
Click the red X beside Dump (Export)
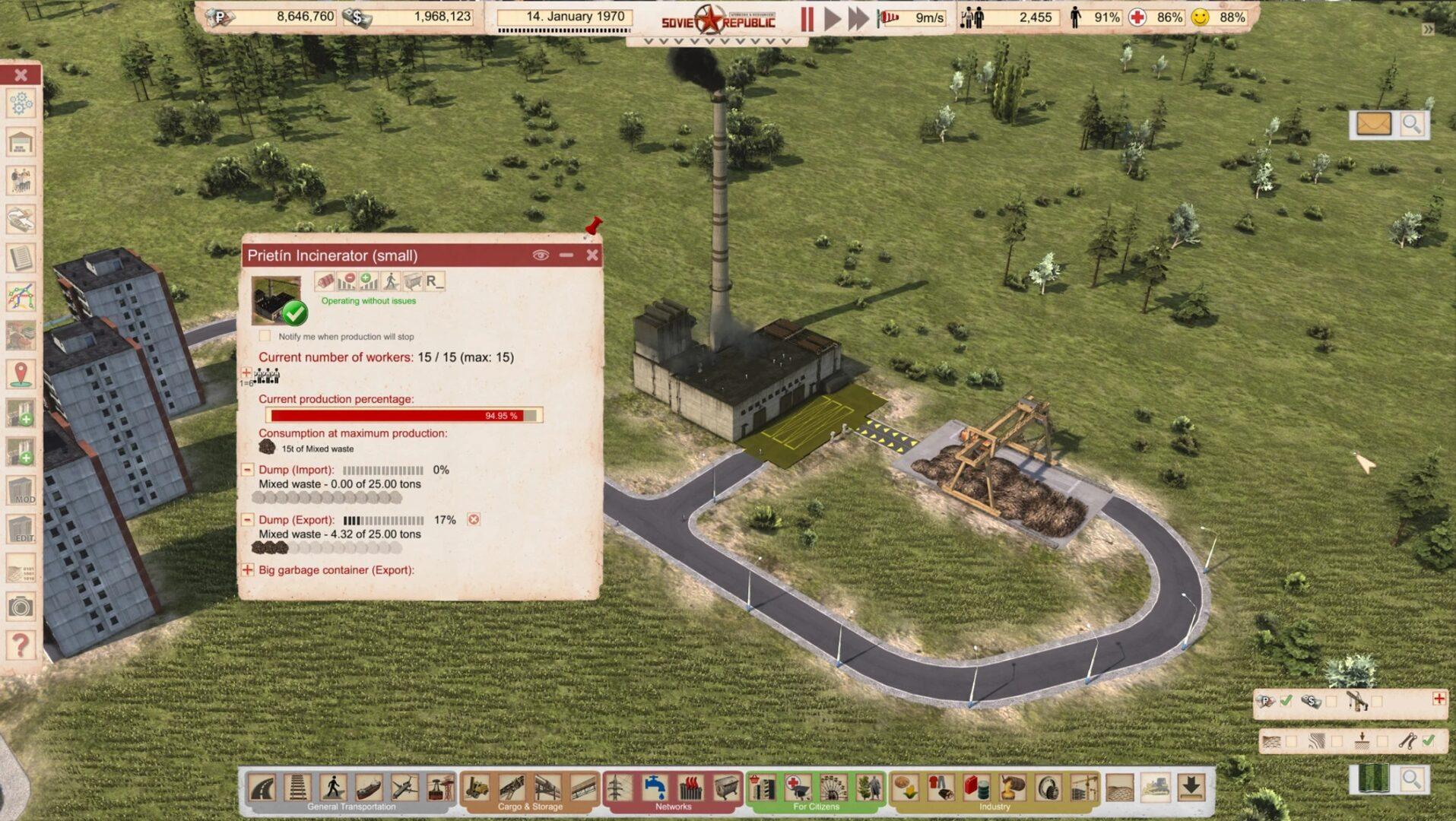tap(474, 520)
